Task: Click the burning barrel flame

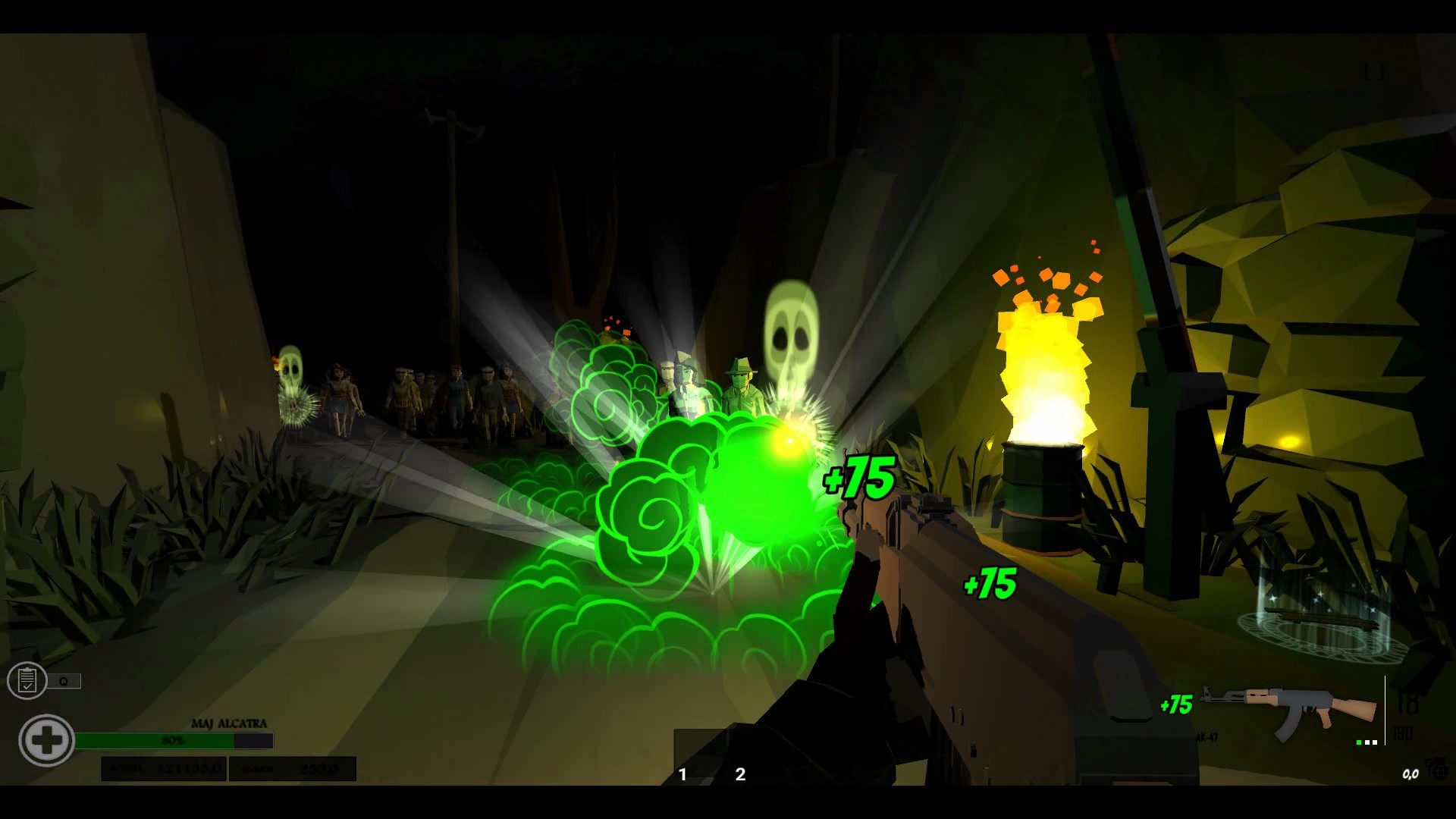Action: [x=1043, y=364]
